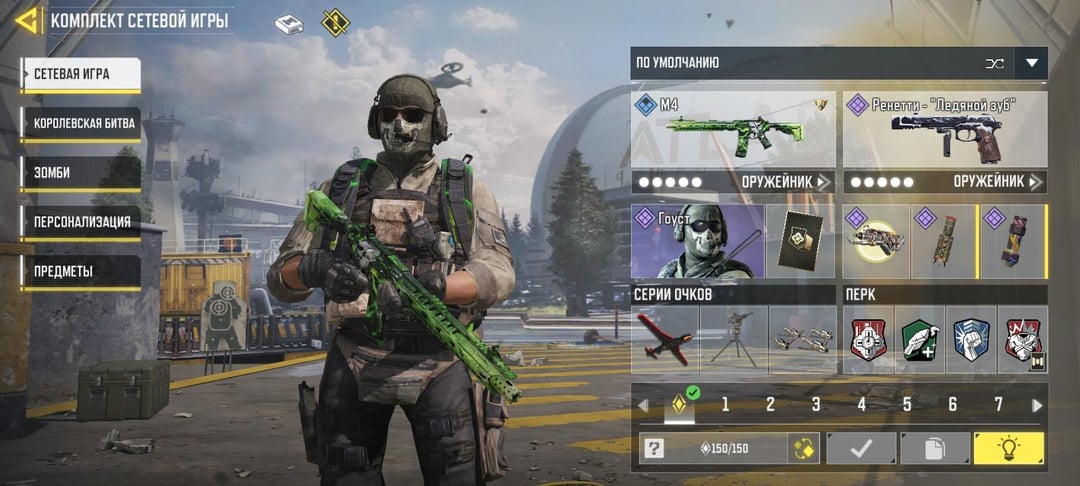
Task: Open Оружейник for the Ренетти pistol
Action: tap(999, 182)
